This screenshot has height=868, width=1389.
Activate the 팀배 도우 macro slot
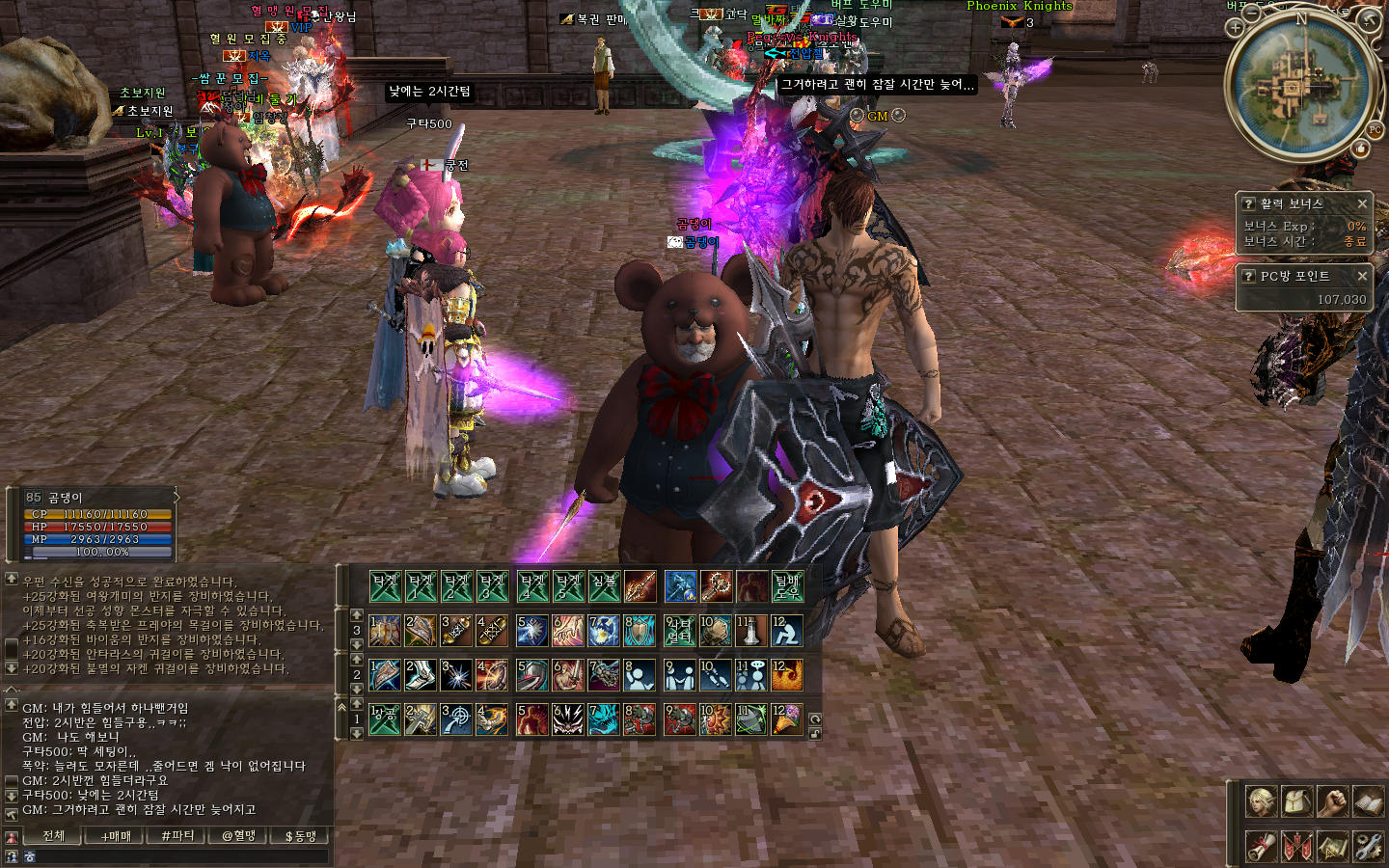787,585
